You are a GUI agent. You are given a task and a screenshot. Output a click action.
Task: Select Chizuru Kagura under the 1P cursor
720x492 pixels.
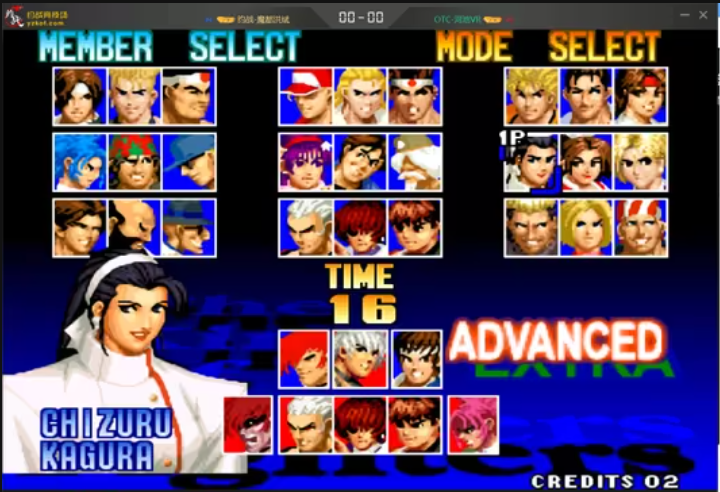pyautogui.click(x=531, y=162)
